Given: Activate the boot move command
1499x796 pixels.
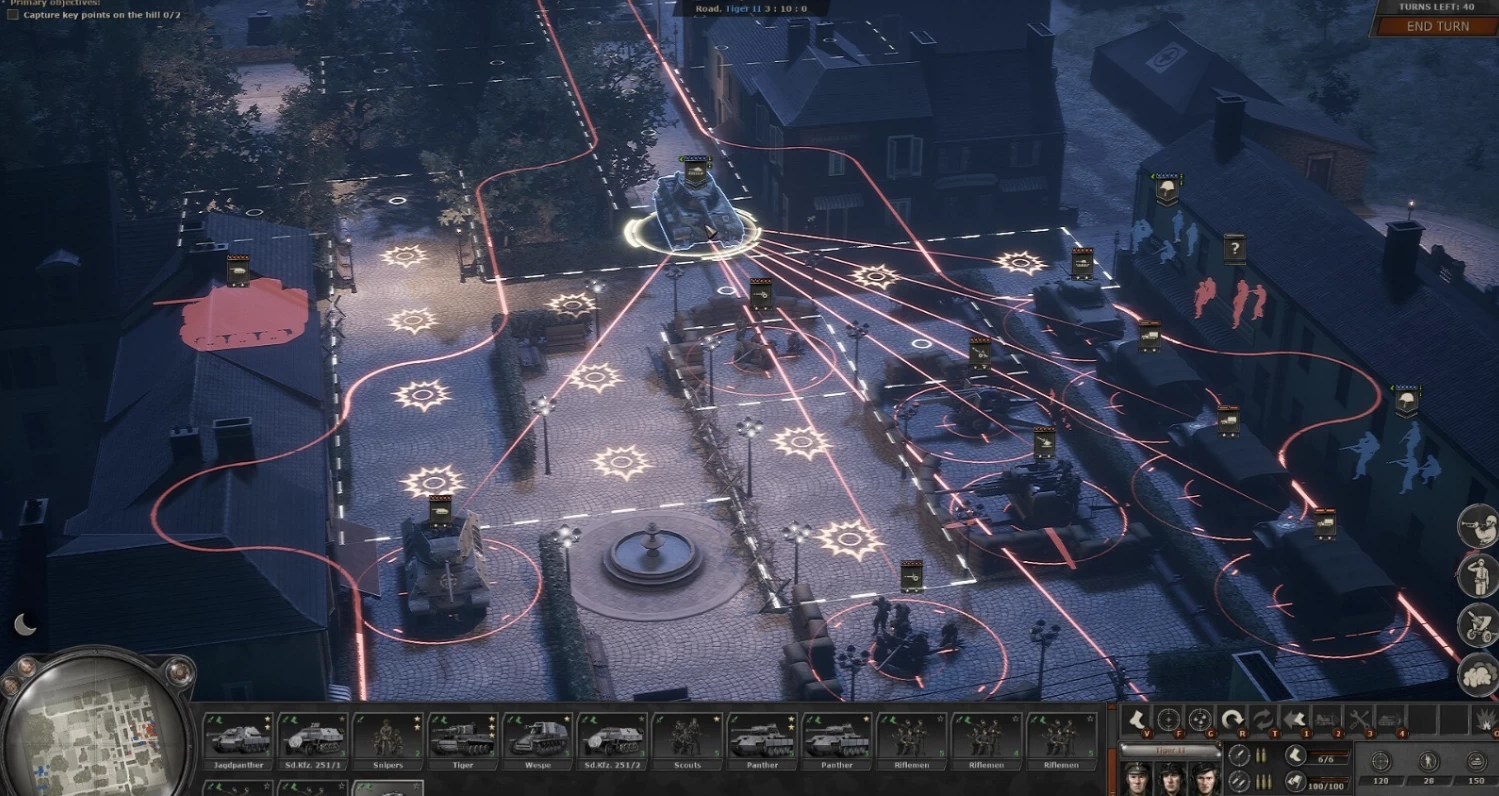Looking at the screenshot, I should coord(1134,719).
